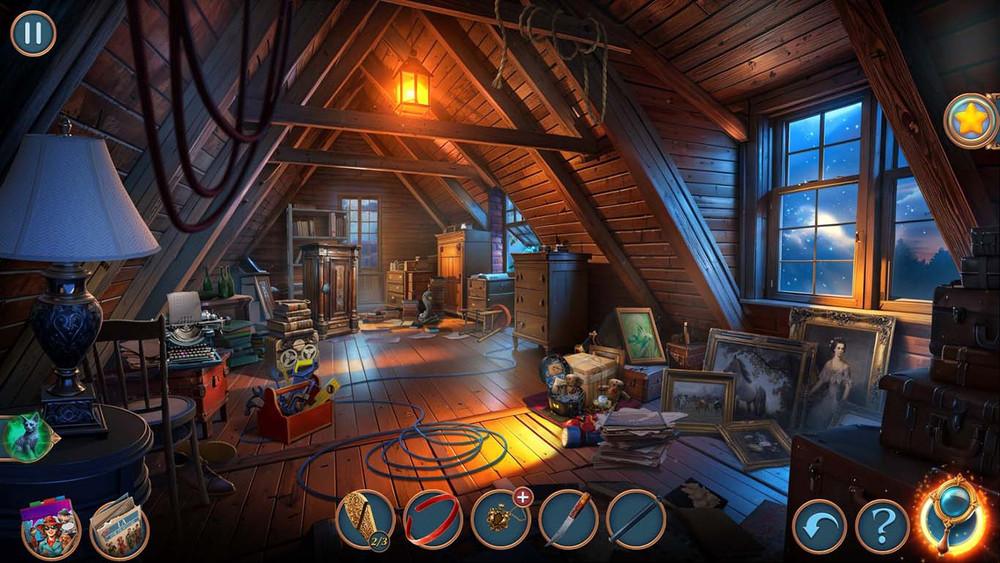Select the cat statue helper icon
The image size is (1000, 563).
[x=25, y=438]
